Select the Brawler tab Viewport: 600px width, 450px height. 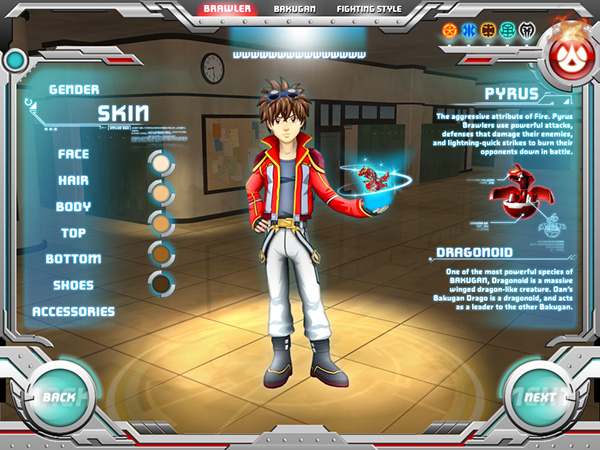pos(226,8)
